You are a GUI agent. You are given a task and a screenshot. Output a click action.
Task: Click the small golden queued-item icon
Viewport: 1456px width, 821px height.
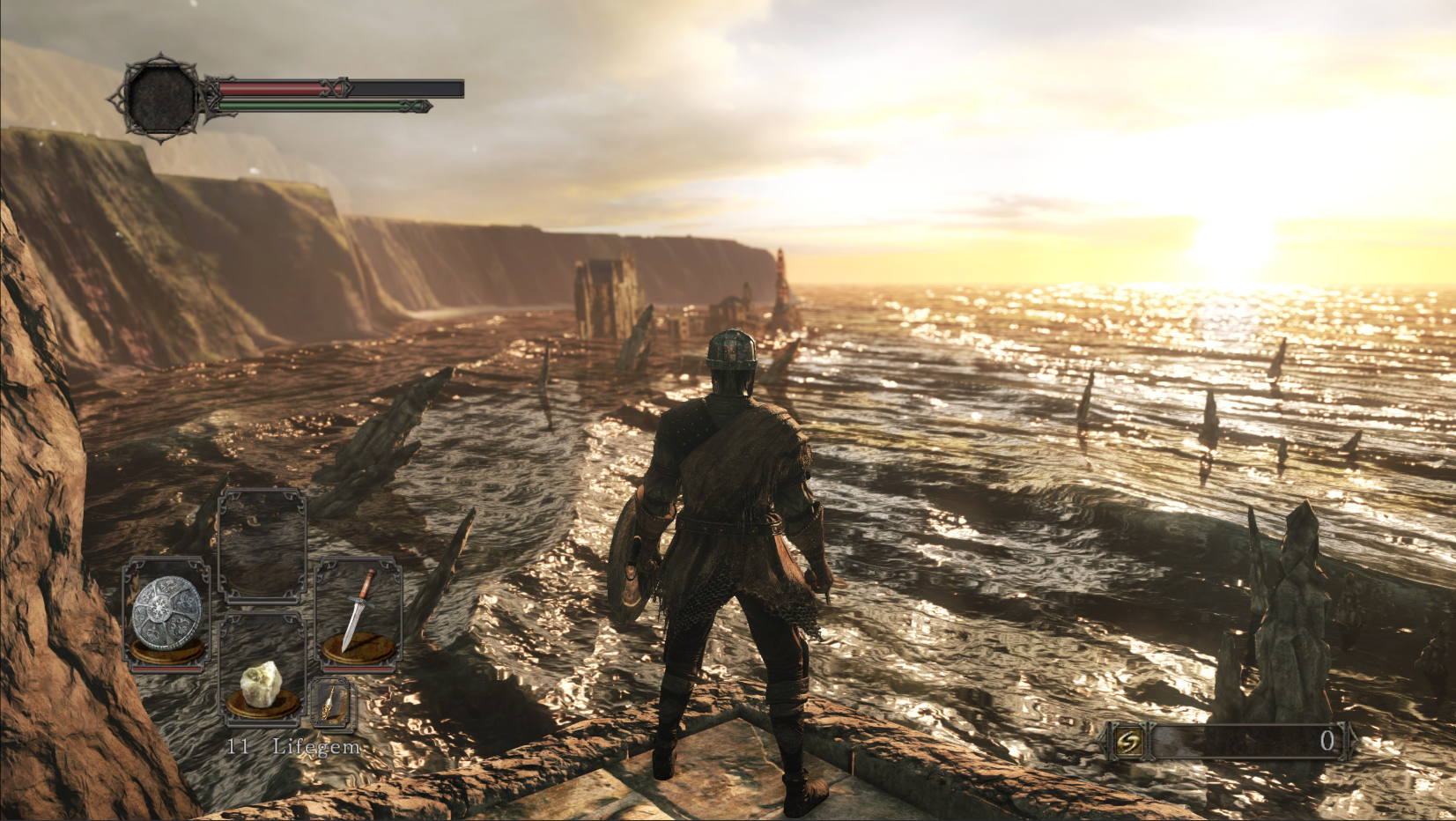(333, 704)
